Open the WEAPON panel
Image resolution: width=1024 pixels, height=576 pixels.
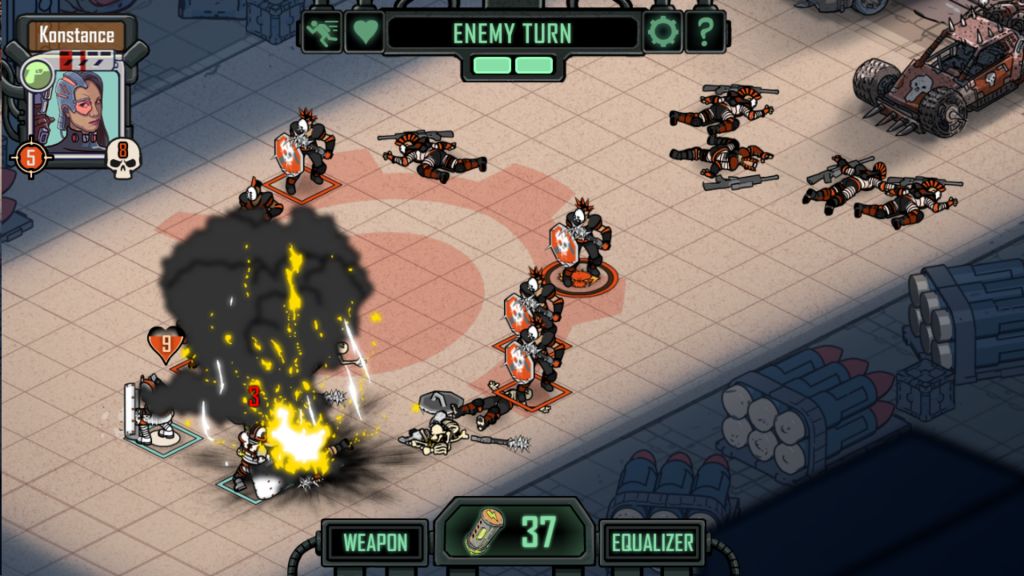point(375,543)
